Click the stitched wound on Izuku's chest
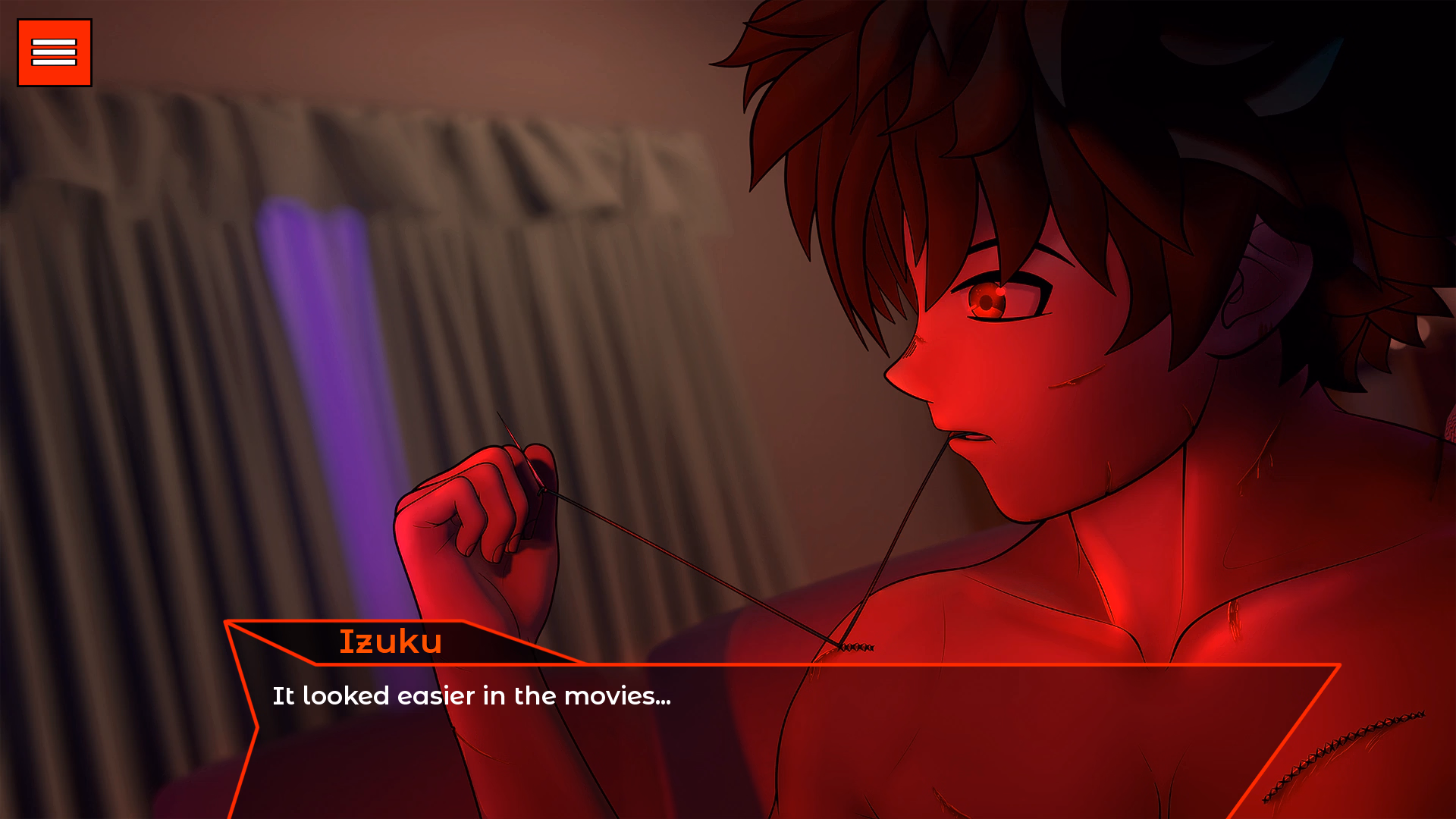 [857, 647]
